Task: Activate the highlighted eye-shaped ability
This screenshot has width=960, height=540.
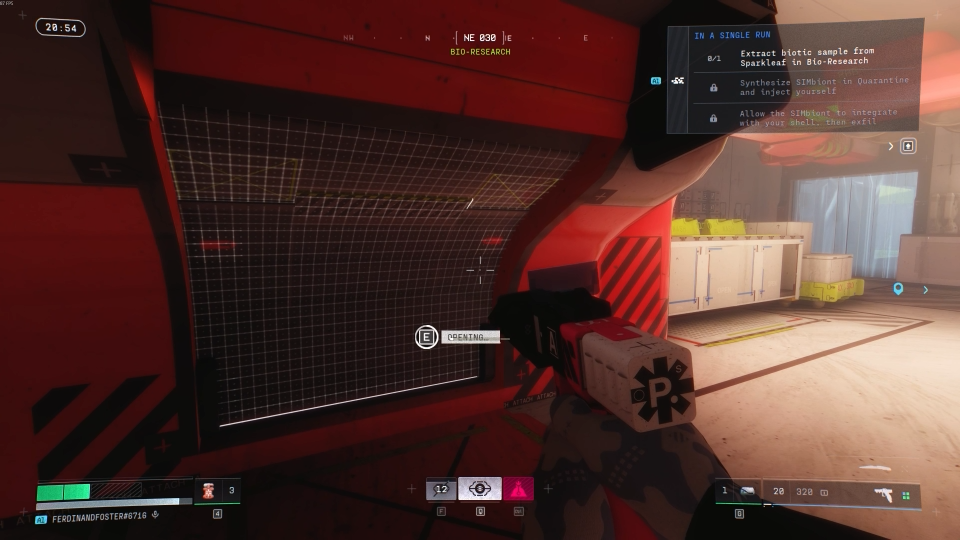Action: (480, 489)
